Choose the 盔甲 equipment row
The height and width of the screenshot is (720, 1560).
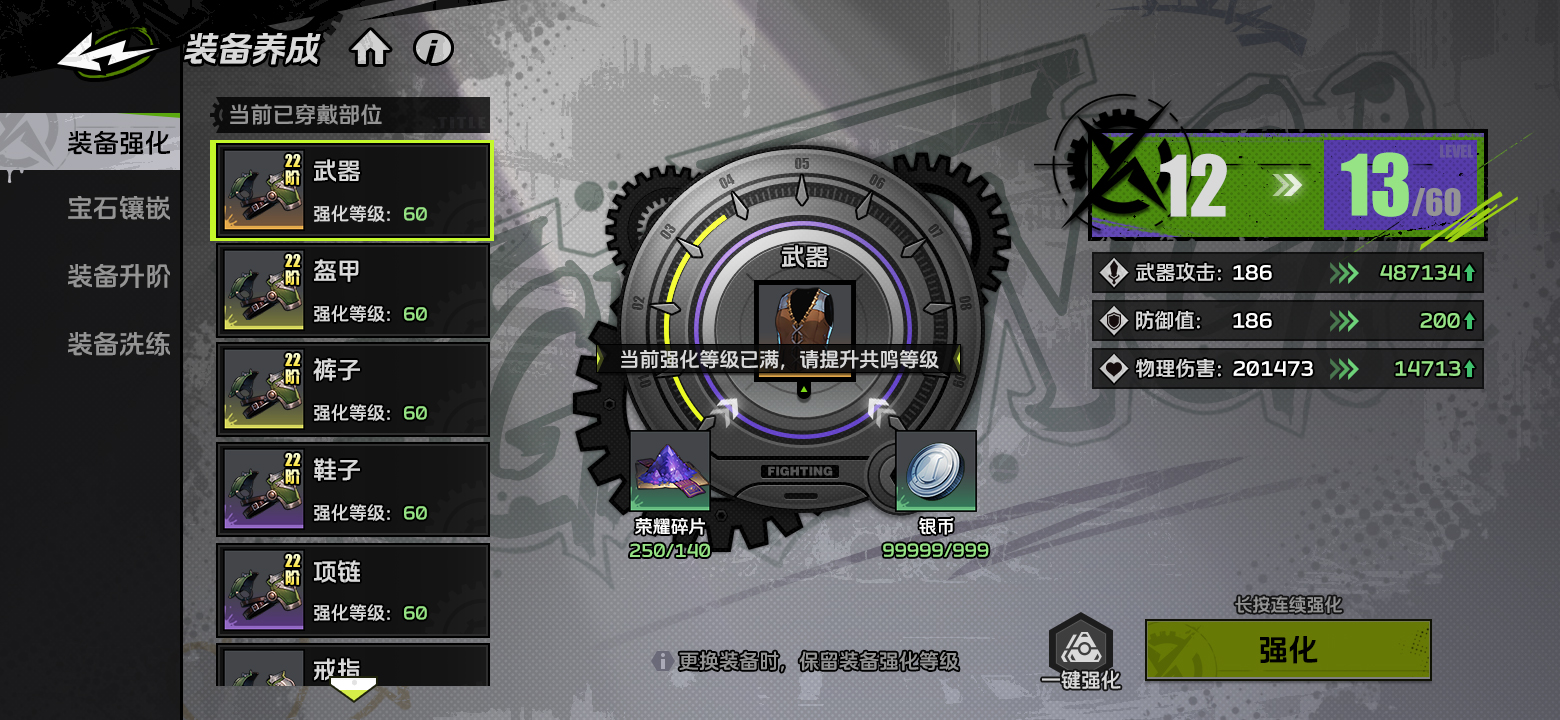pos(352,291)
